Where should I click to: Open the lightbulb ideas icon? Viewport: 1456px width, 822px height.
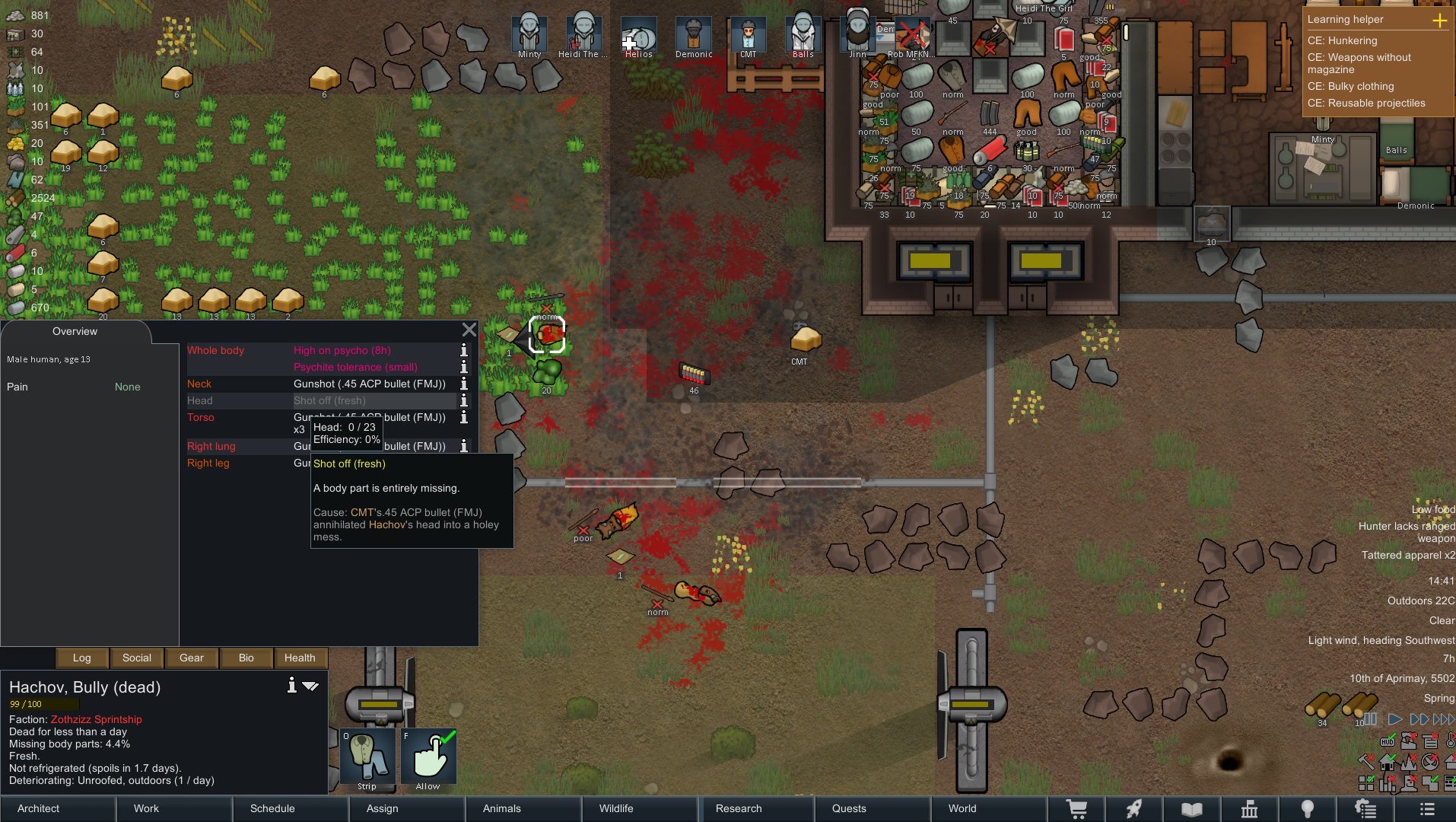1308,809
